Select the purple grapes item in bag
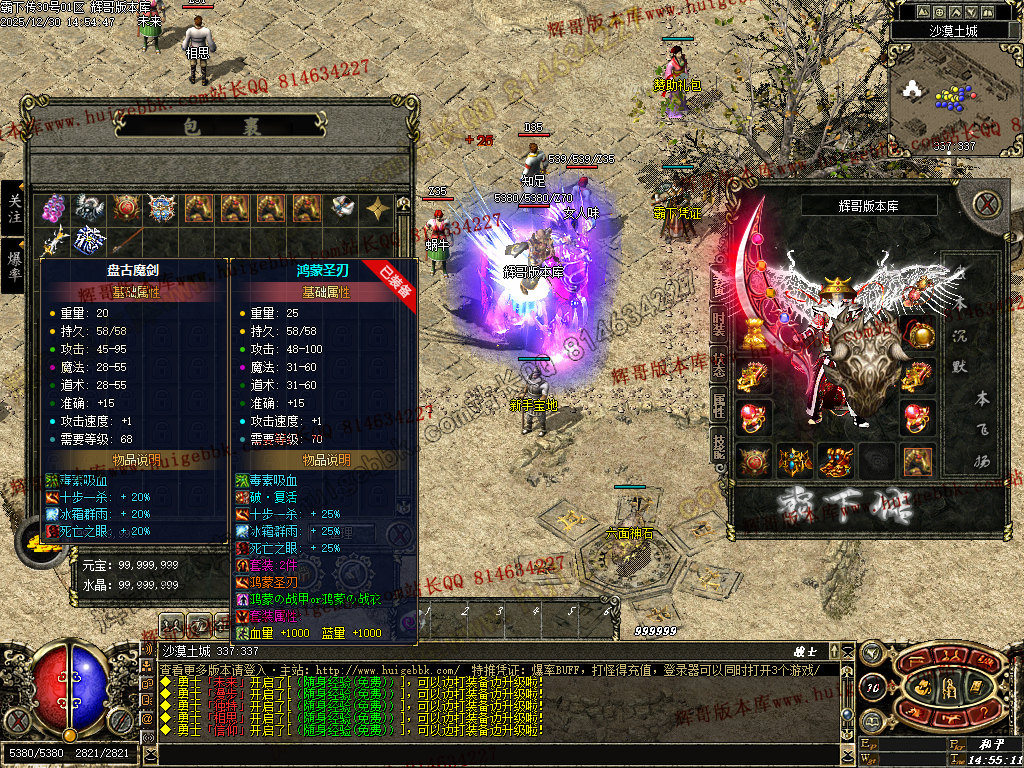 pyautogui.click(x=54, y=208)
